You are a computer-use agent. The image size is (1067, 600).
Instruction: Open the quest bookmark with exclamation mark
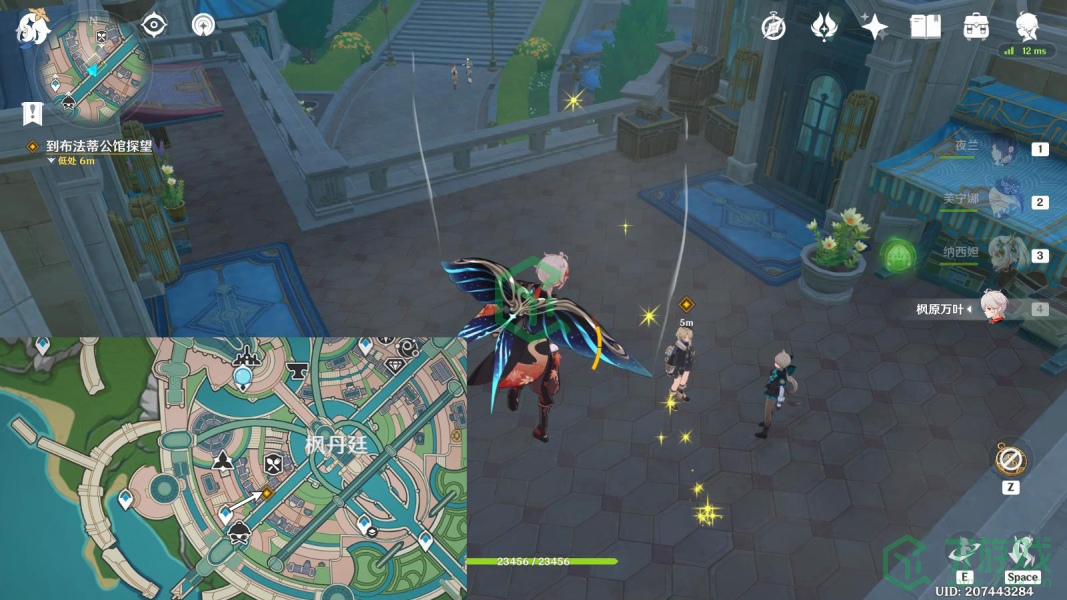tap(32, 113)
